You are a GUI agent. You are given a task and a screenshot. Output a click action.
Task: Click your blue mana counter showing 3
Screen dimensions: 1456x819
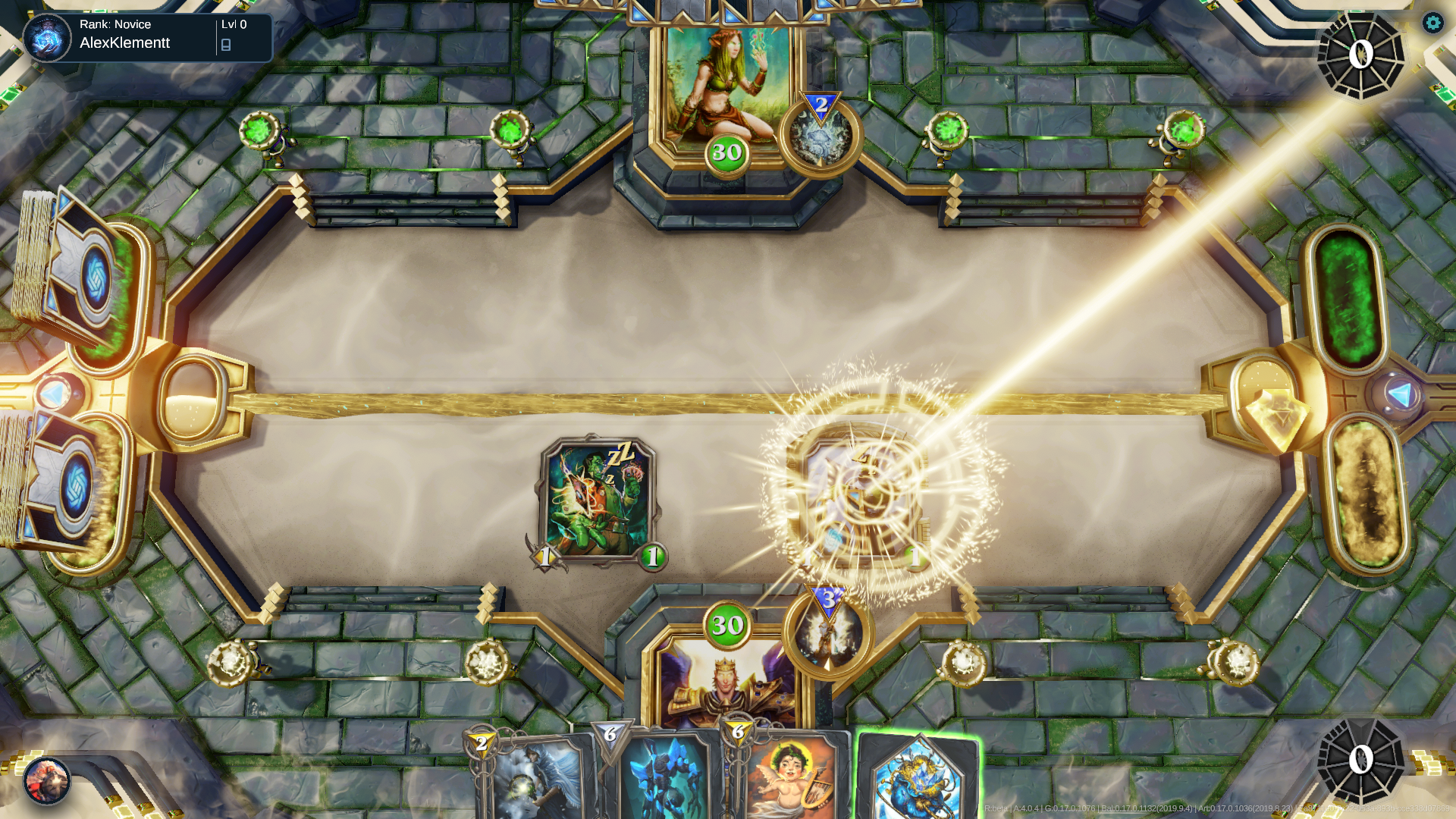click(827, 600)
